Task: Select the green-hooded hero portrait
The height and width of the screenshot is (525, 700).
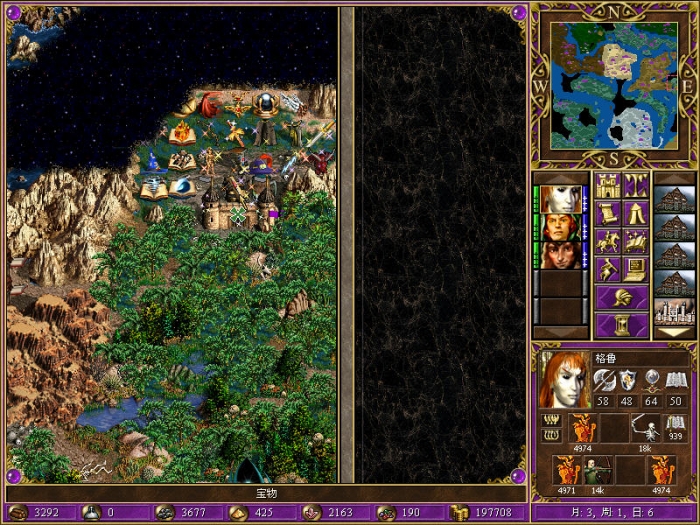Action: coord(561,227)
